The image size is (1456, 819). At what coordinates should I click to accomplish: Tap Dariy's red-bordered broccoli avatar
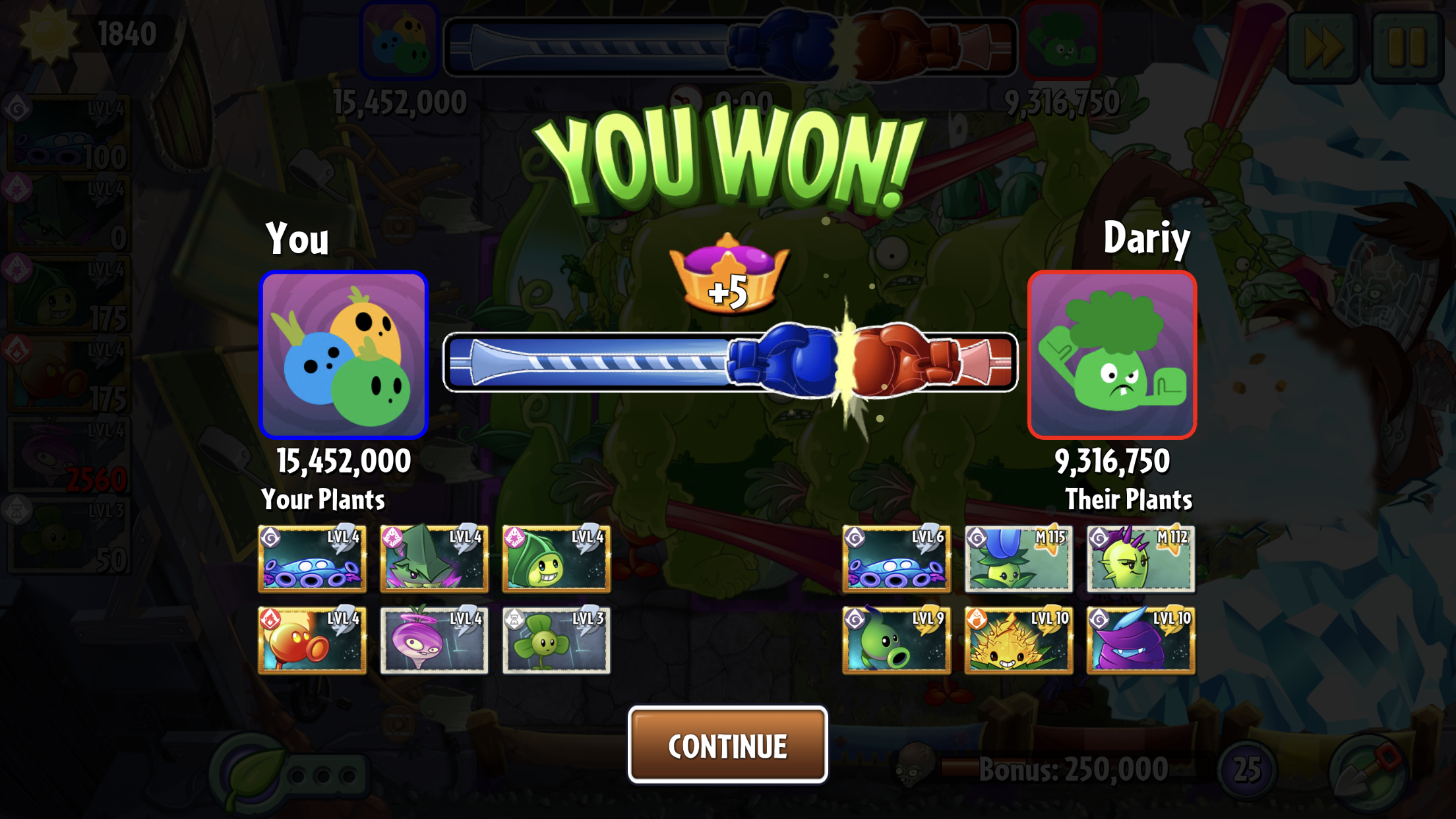(1112, 355)
